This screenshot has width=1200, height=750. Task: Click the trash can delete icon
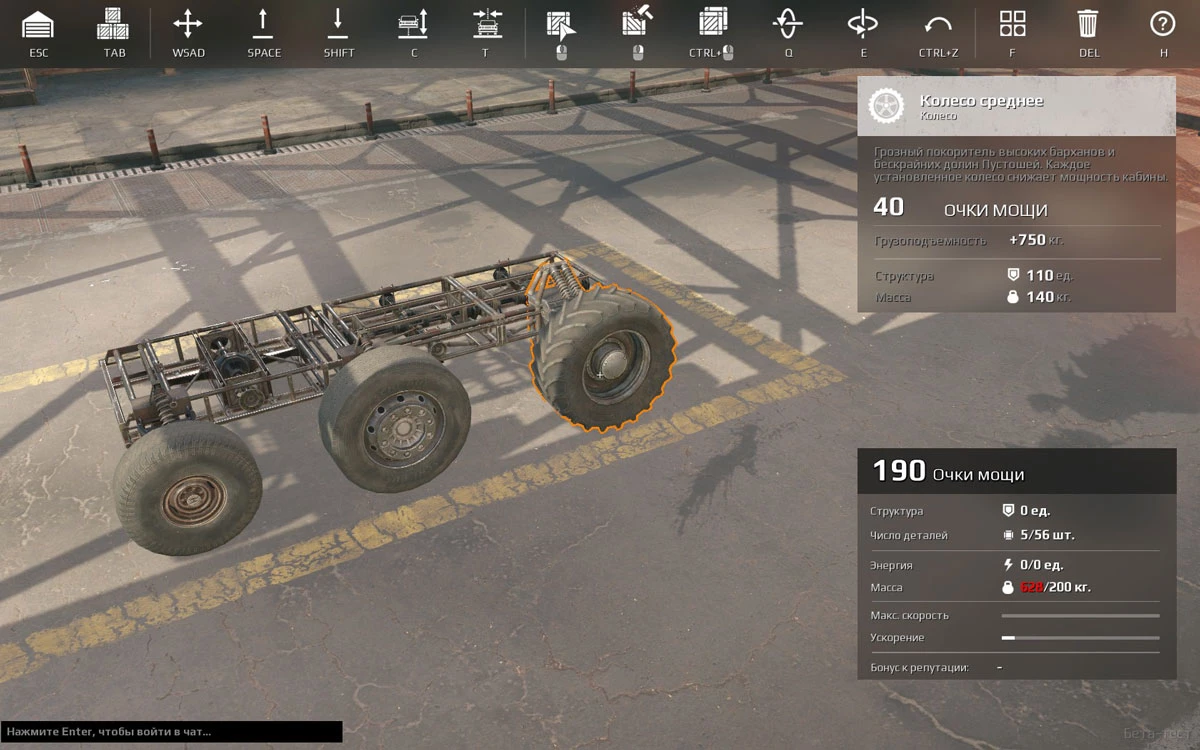click(x=1088, y=24)
